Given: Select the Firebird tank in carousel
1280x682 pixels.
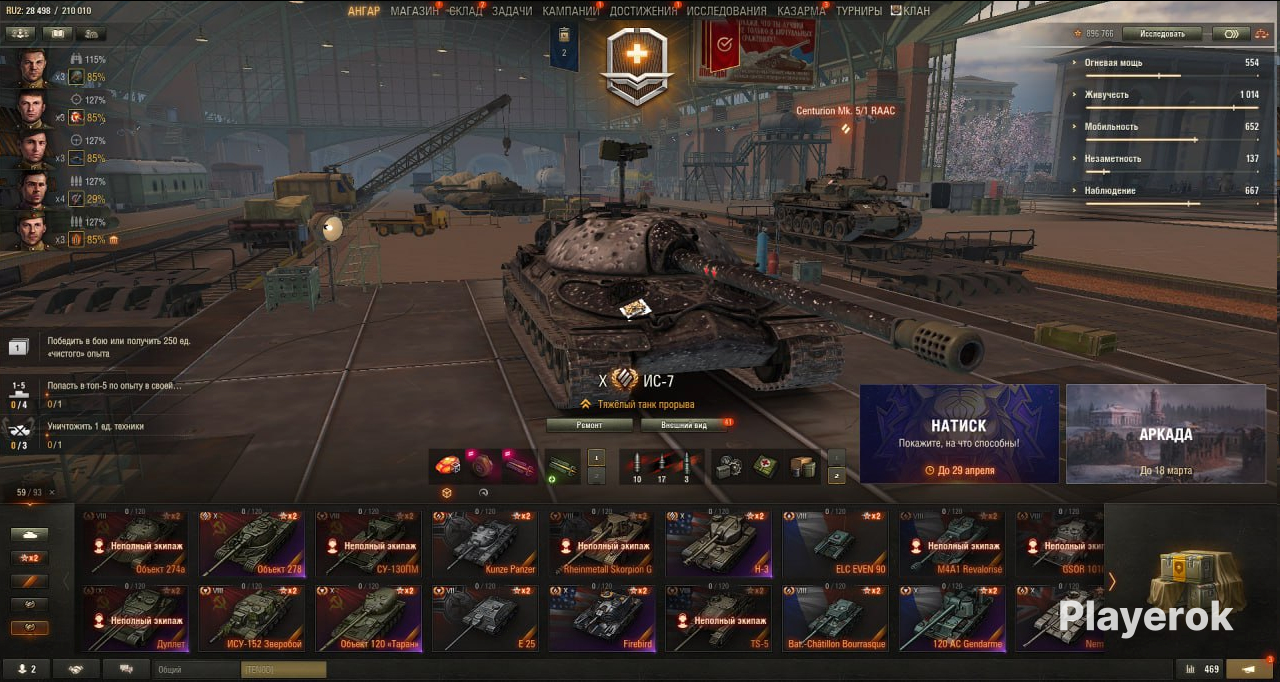Looking at the screenshot, I should pos(602,618).
